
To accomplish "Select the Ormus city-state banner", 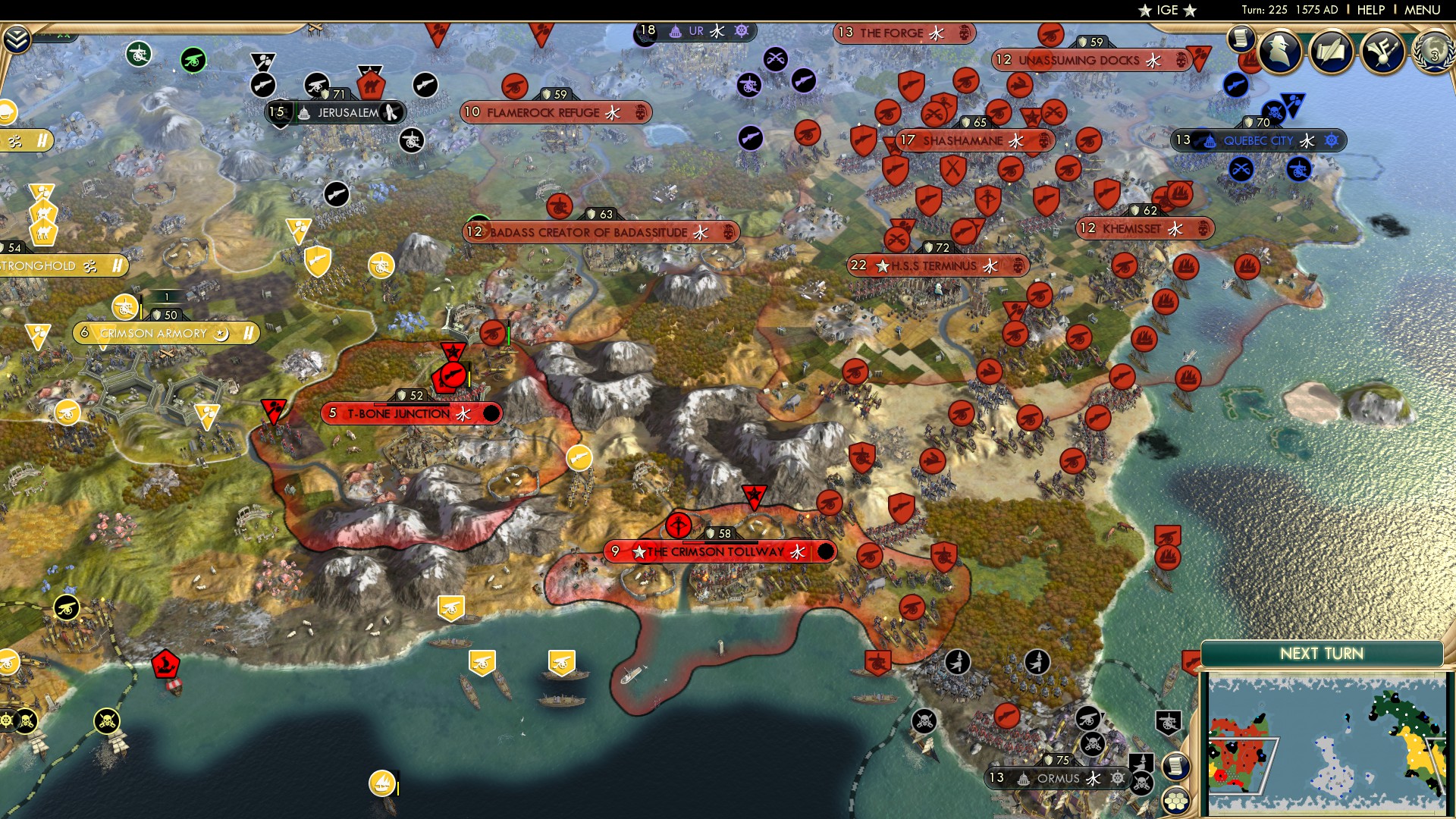I will tap(1058, 778).
